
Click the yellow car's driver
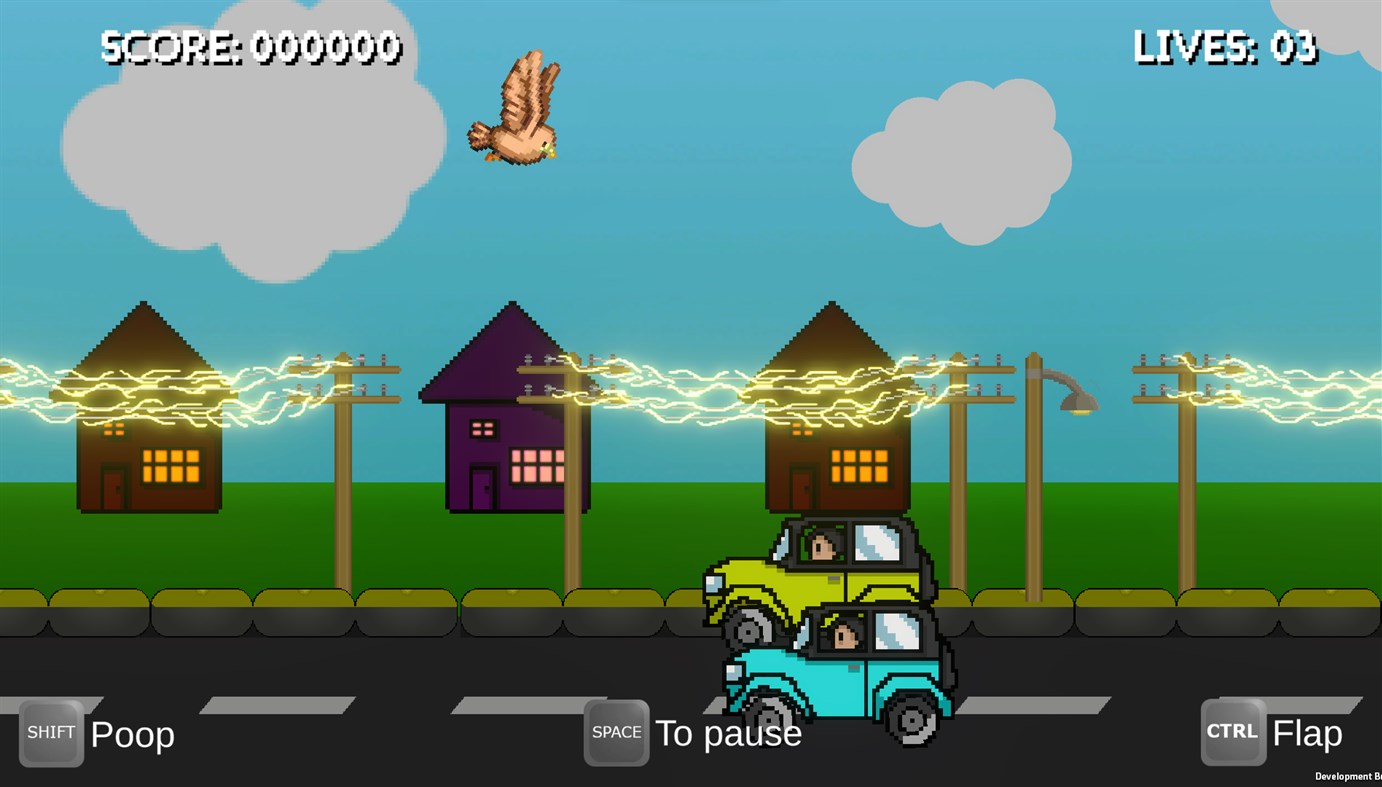pos(822,542)
